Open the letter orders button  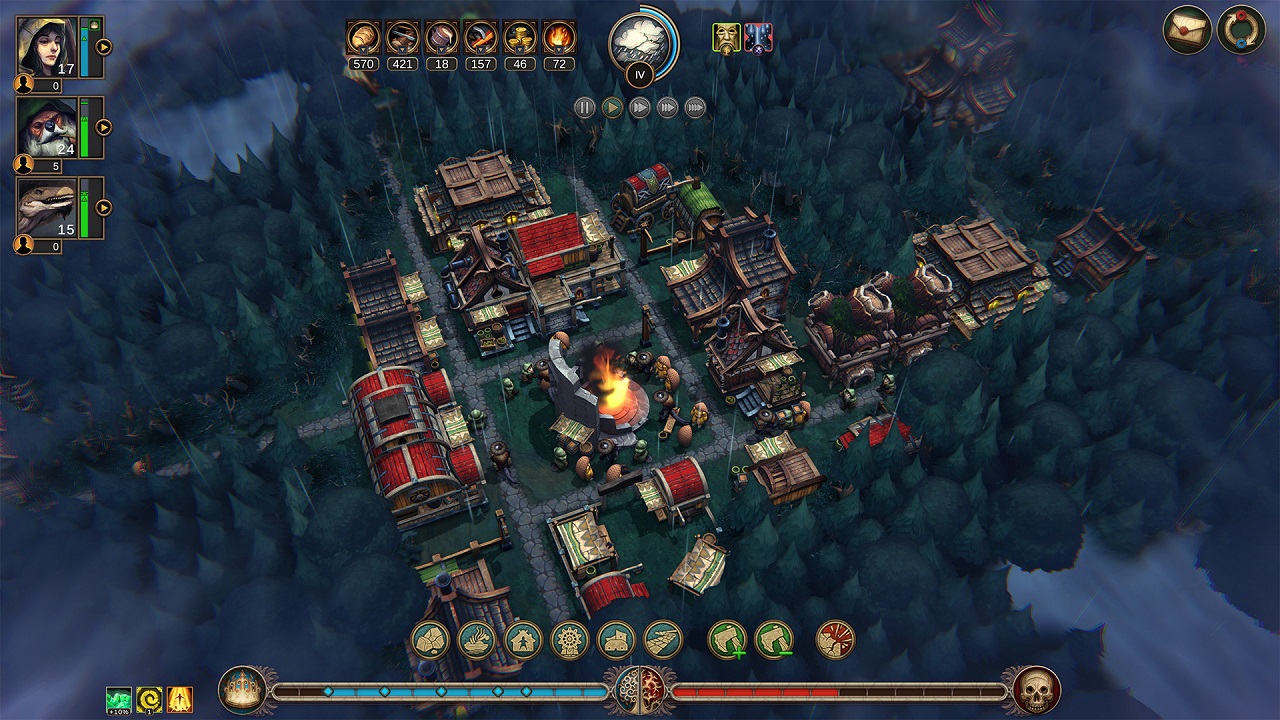pos(1187,30)
